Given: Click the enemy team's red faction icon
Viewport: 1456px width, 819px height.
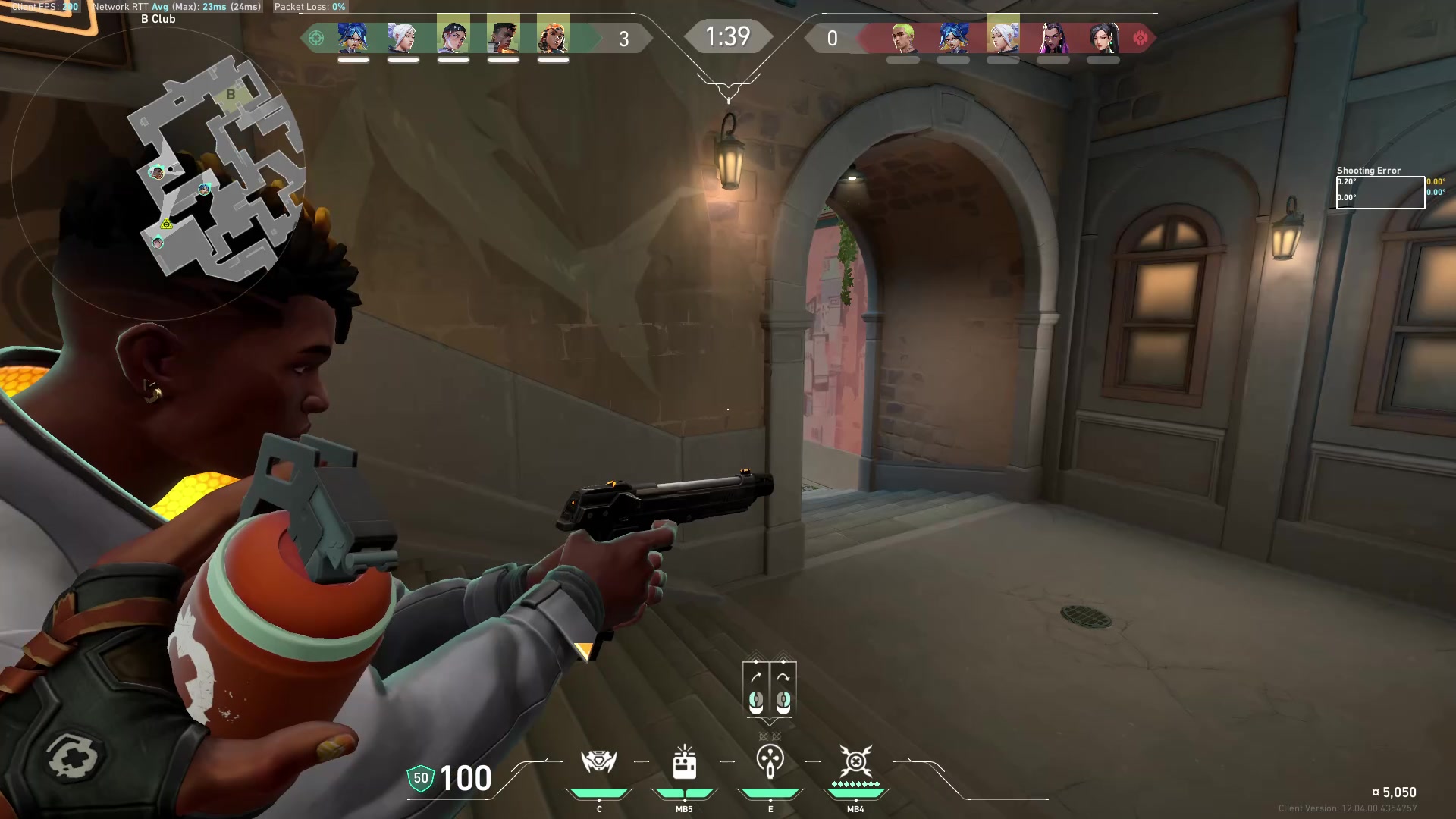Looking at the screenshot, I should [x=1141, y=38].
